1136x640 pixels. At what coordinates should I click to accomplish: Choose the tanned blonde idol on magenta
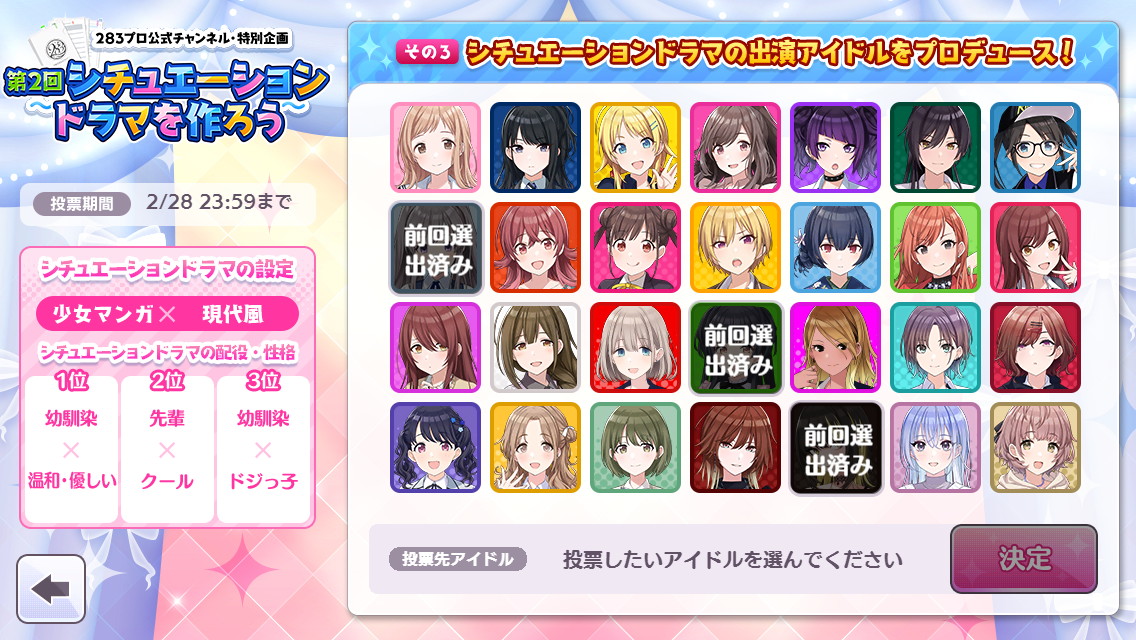tap(835, 347)
